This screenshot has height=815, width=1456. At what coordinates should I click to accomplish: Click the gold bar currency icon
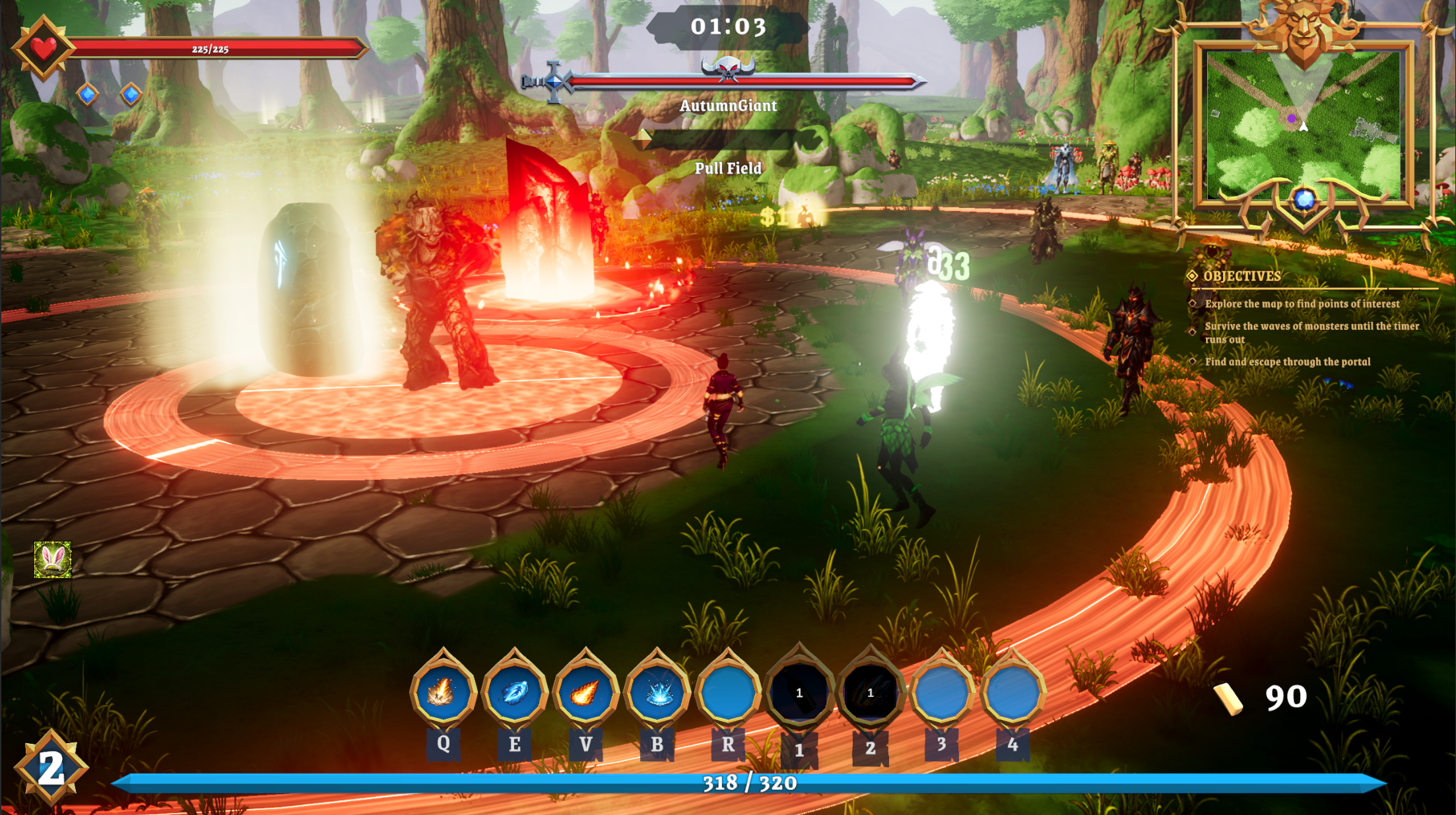click(x=1228, y=698)
